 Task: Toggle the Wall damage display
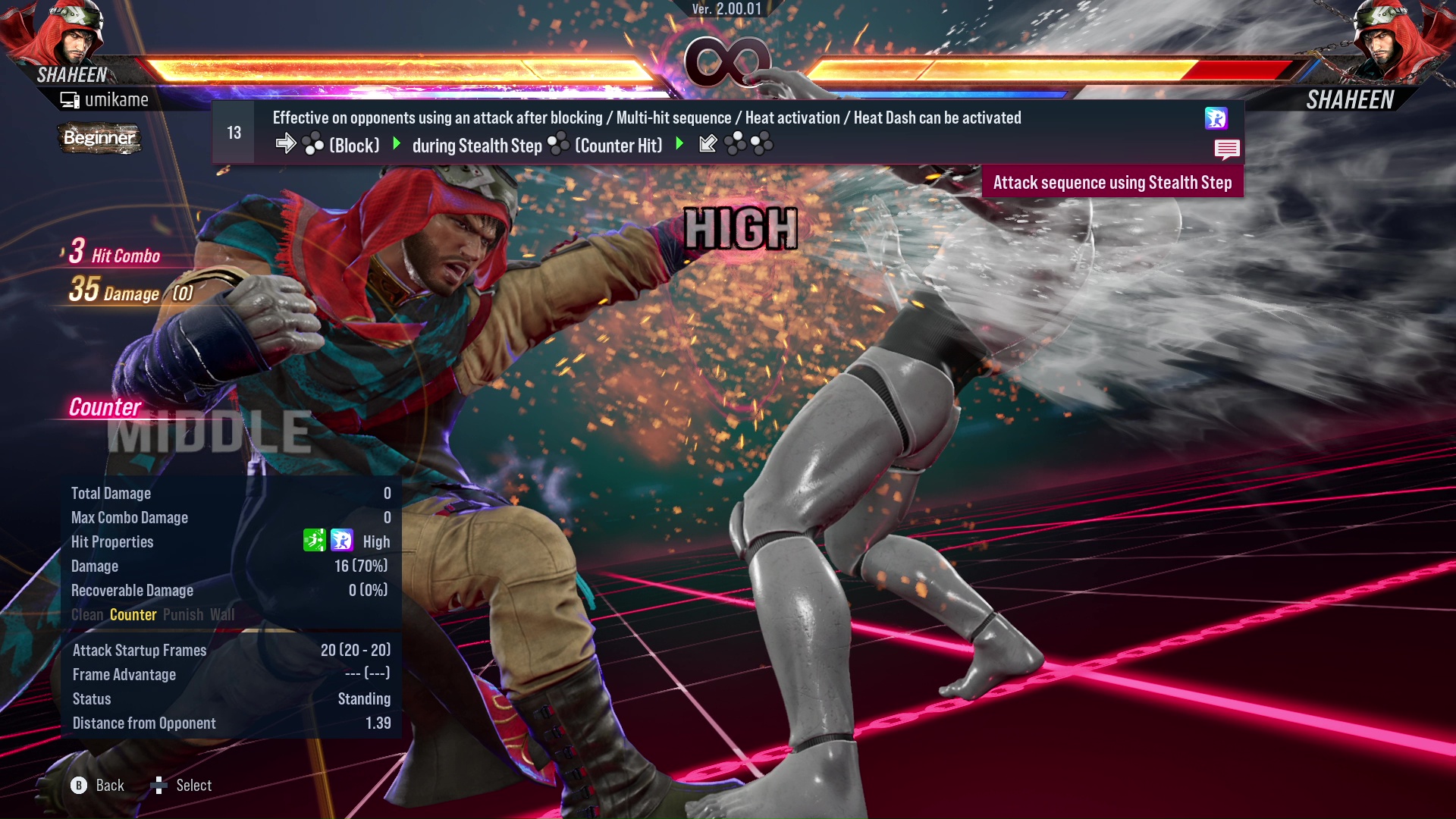click(223, 615)
